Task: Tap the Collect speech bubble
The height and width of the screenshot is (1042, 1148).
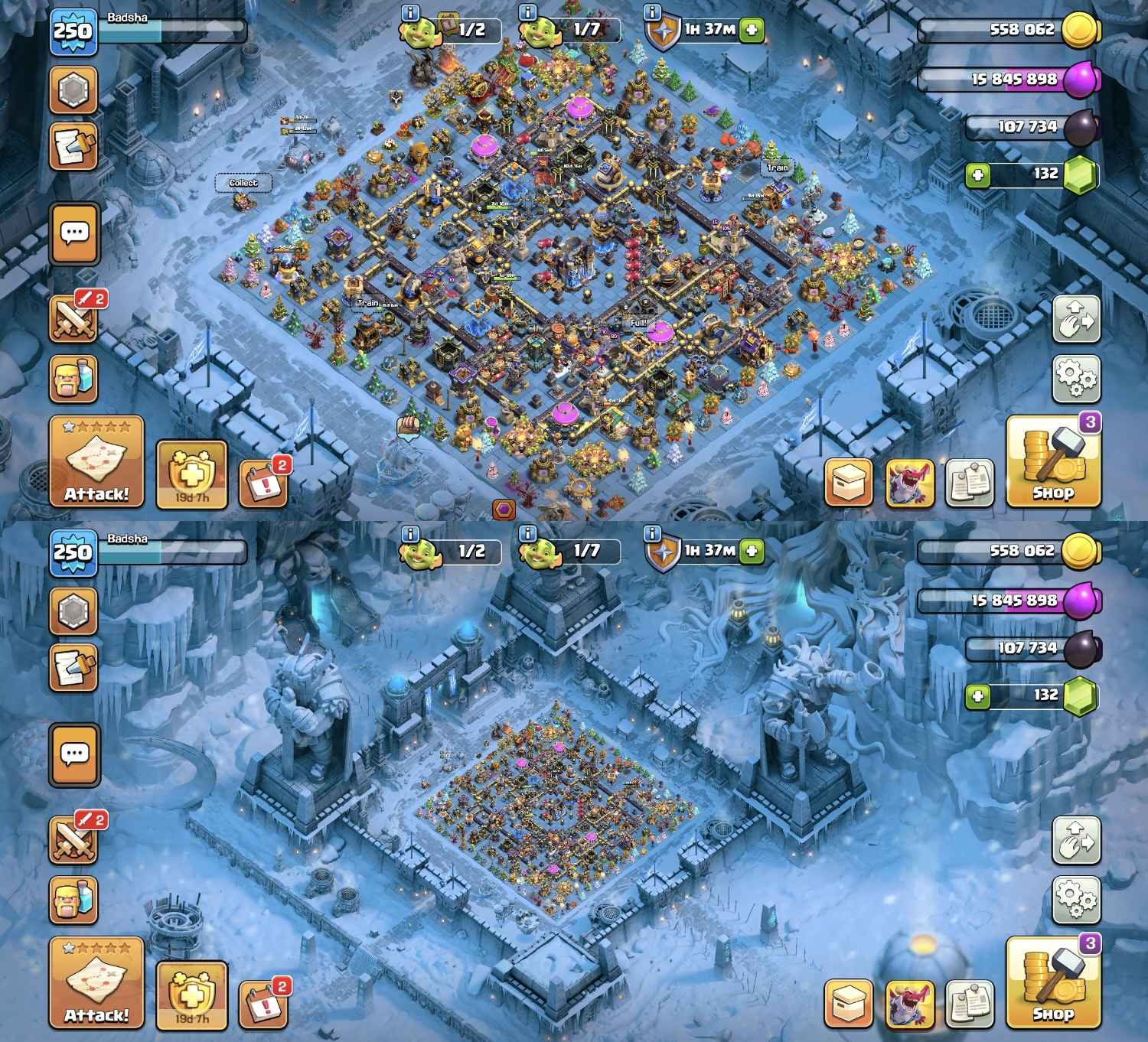Action: point(243,183)
